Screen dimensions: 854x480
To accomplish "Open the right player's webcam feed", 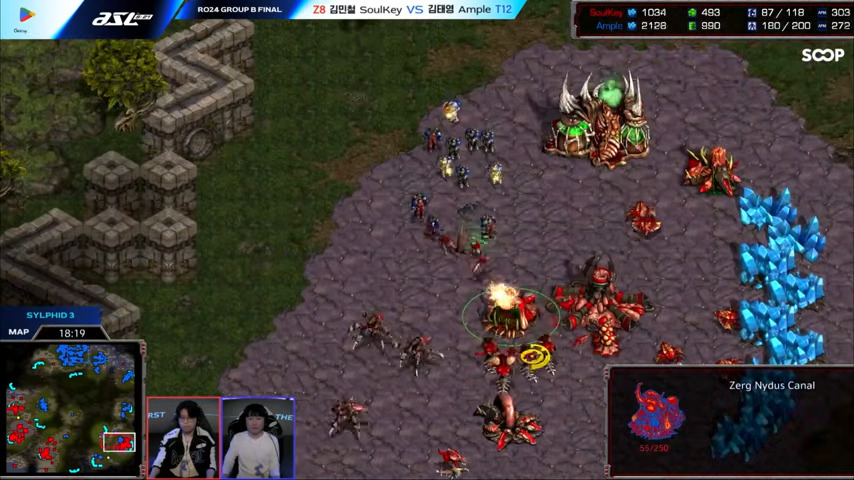I will 258,437.
